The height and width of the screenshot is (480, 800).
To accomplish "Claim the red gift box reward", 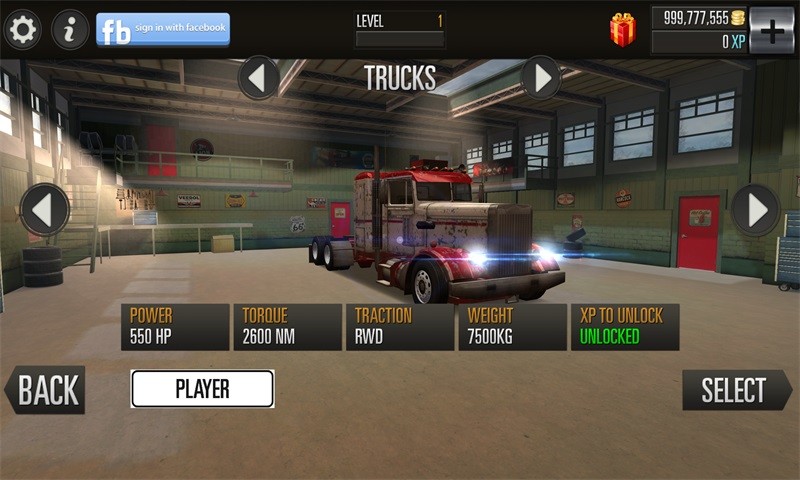I will 623,30.
